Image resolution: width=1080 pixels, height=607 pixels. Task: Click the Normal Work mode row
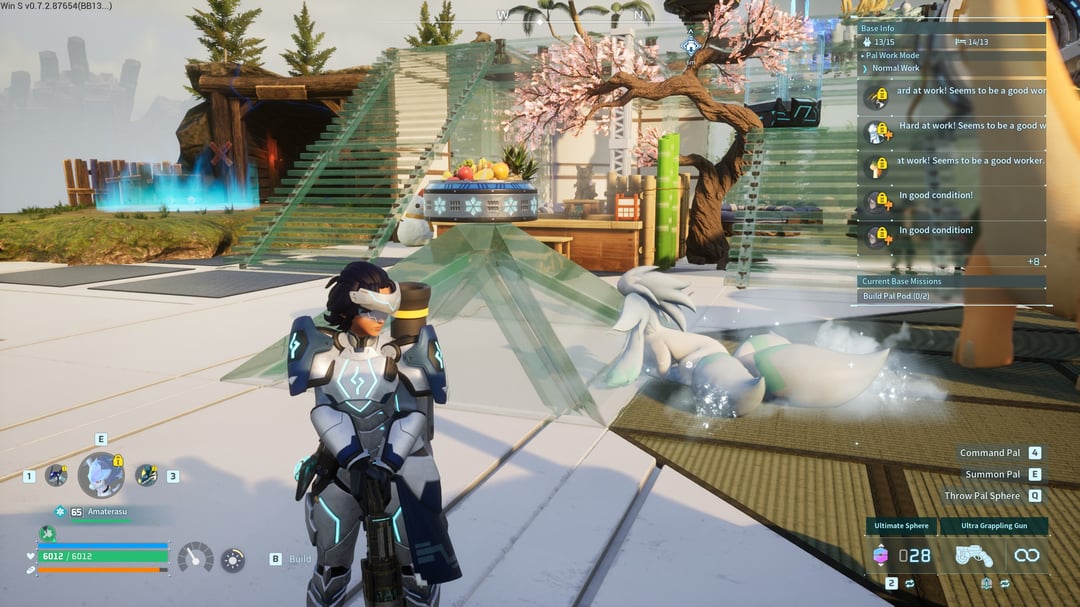(x=896, y=68)
